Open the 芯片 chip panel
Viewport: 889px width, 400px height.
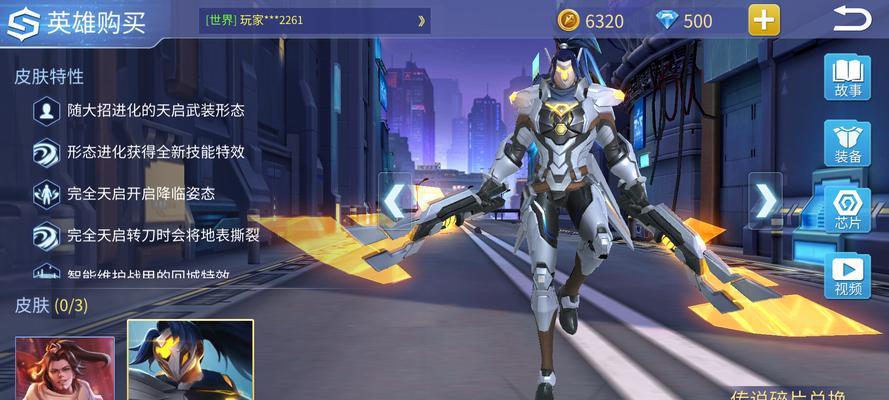[x=847, y=209]
